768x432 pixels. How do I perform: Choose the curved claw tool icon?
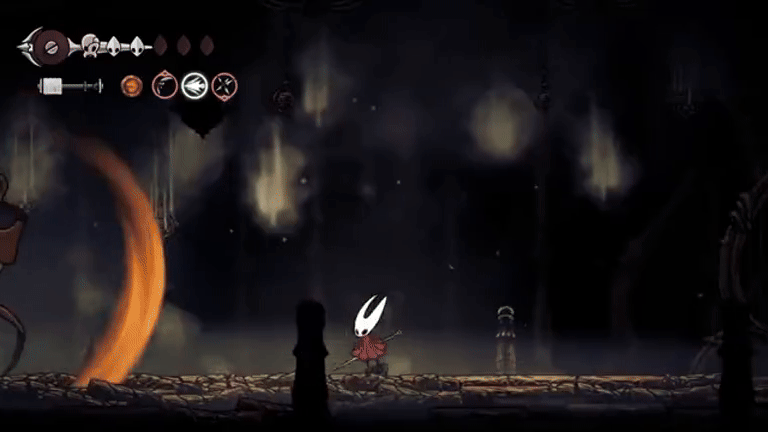tap(164, 87)
